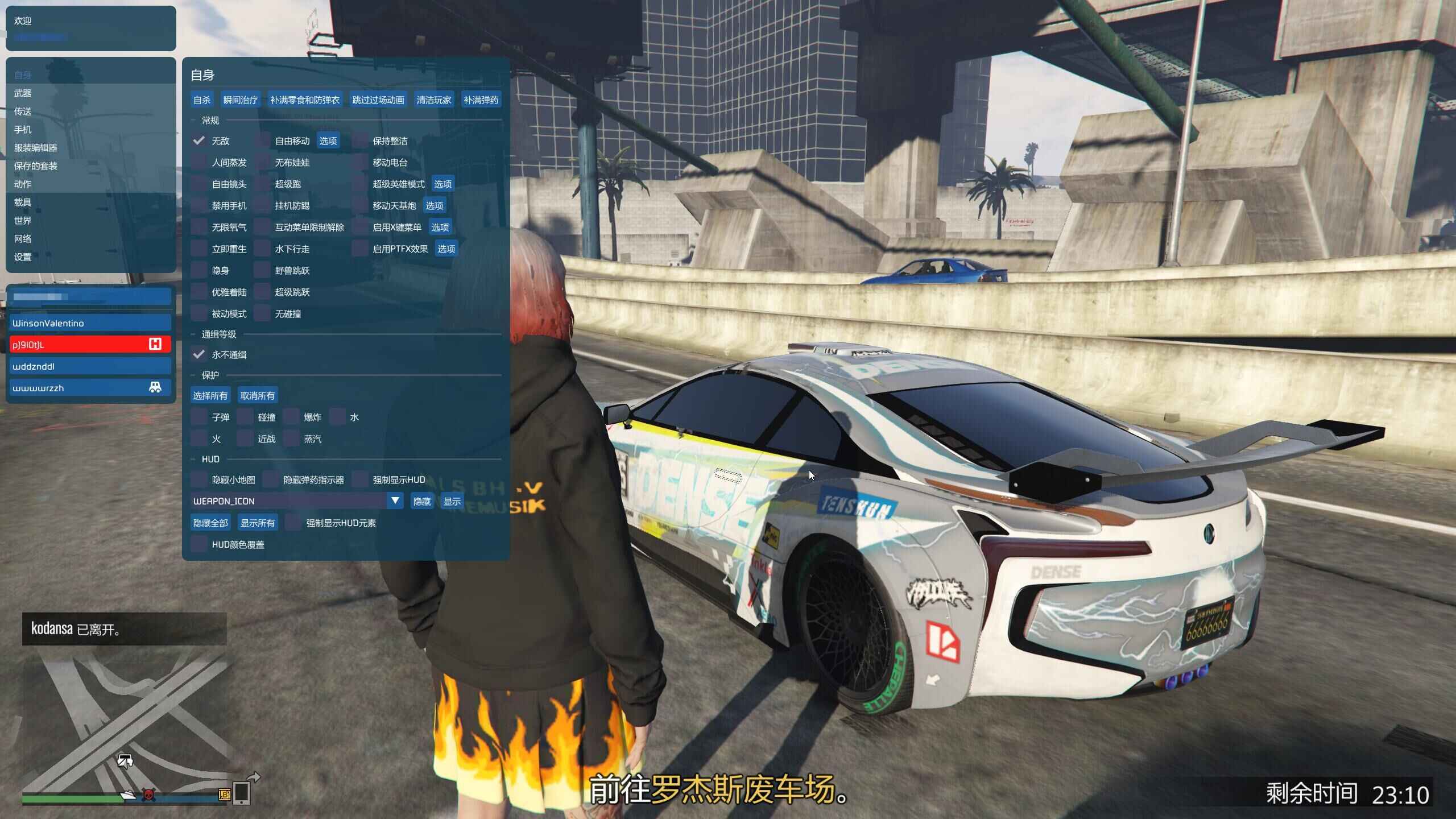The image size is (1456, 819).
Task: Click the phone icon near the minimap
Action: click(243, 793)
